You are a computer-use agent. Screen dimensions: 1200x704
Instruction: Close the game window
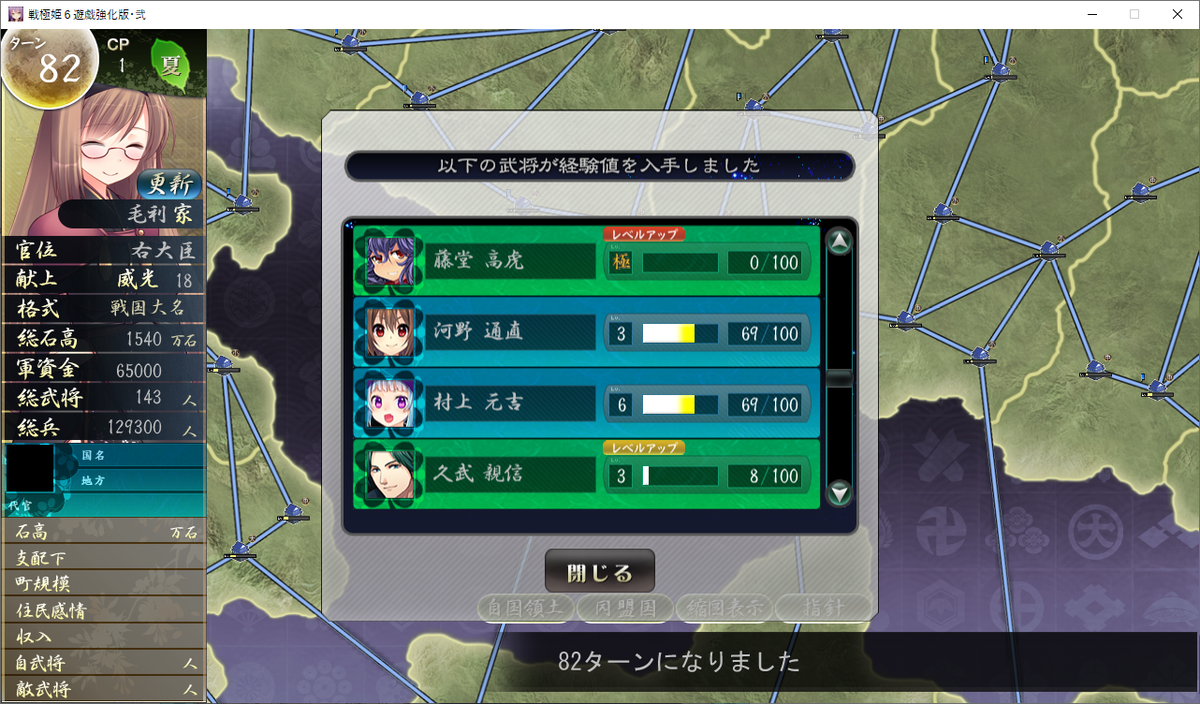(1176, 14)
